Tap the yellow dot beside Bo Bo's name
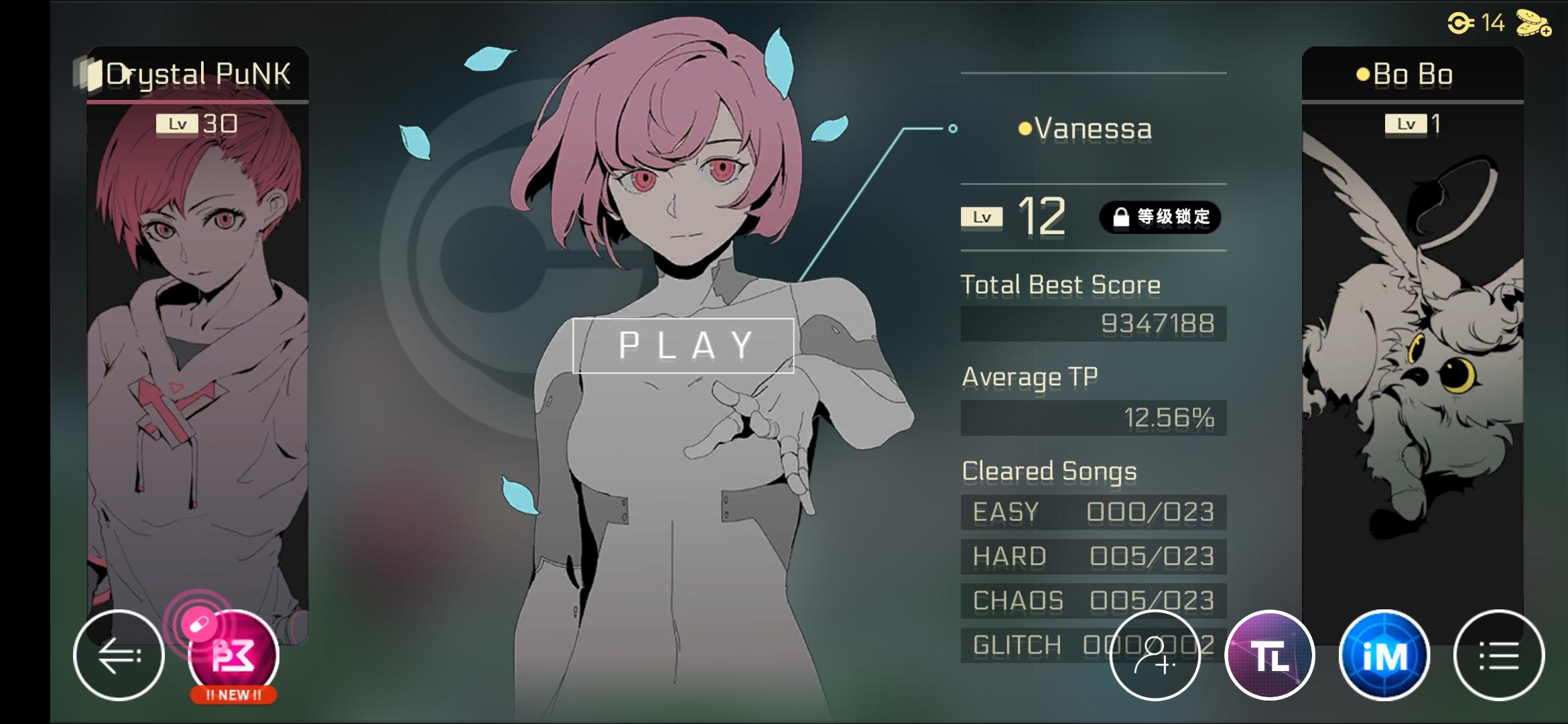Screen dimensions: 1568x724 pos(1363,74)
